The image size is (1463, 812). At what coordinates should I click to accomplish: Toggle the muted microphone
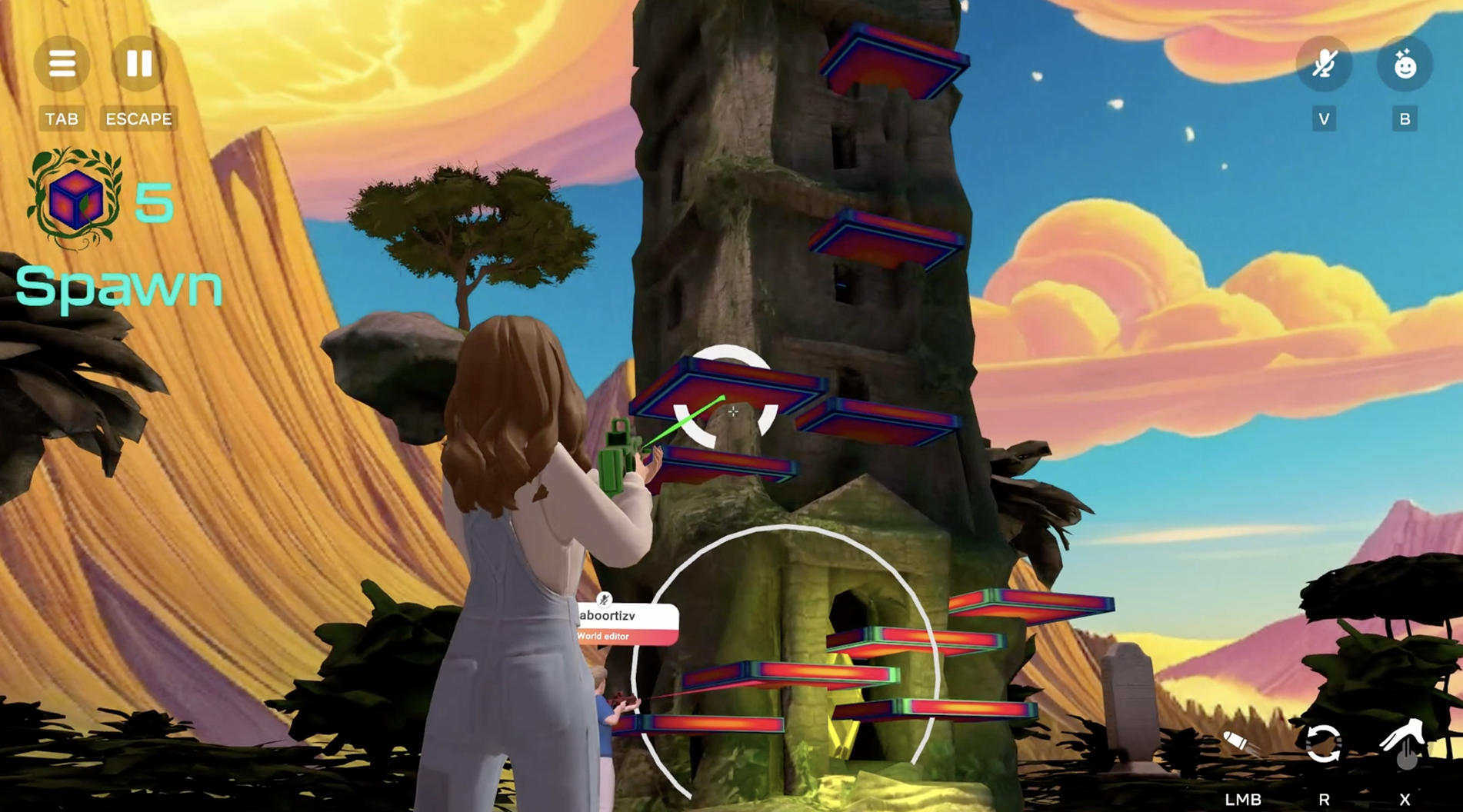coord(1324,65)
